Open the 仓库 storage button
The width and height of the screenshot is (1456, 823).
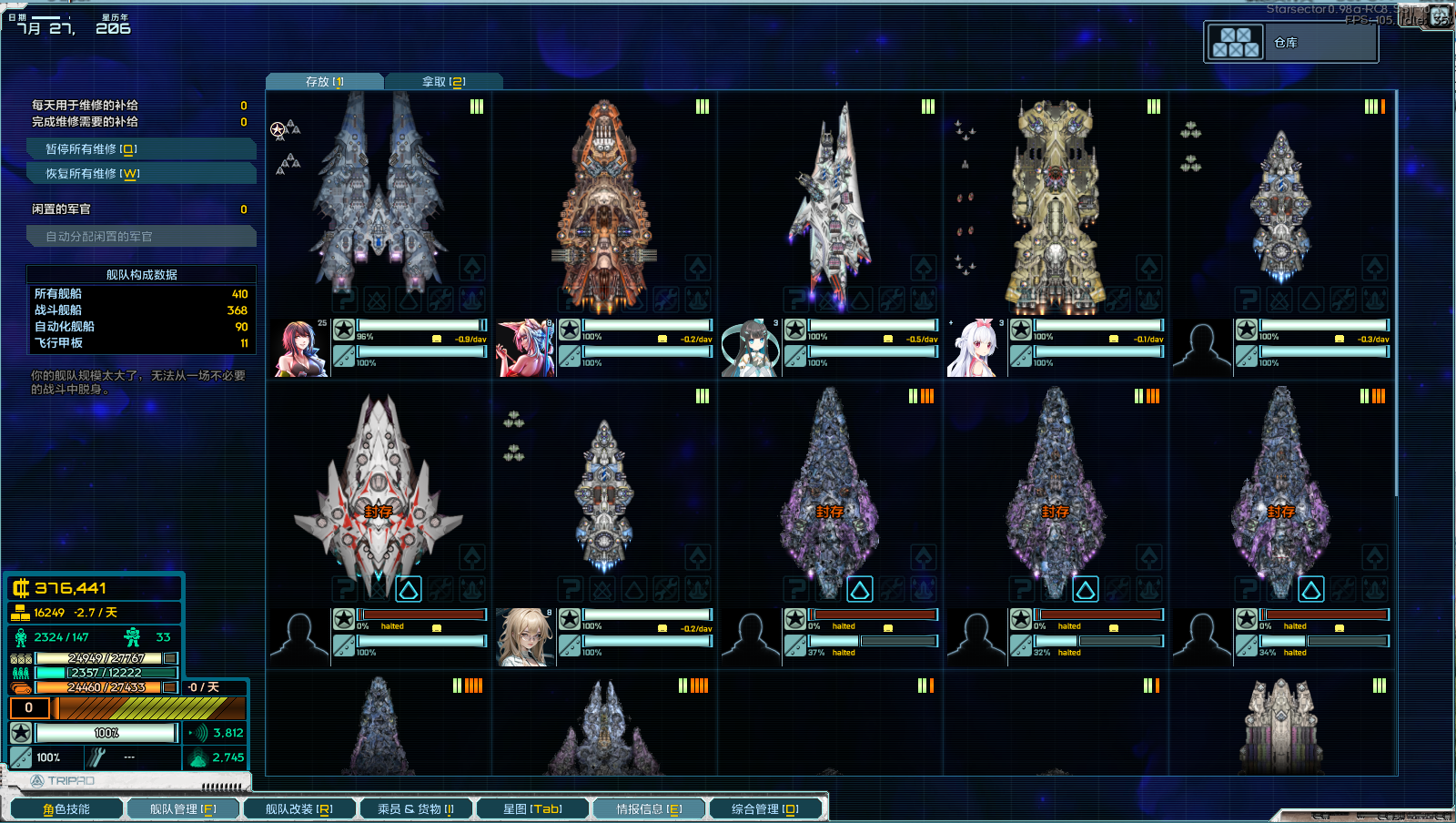pos(1290,43)
